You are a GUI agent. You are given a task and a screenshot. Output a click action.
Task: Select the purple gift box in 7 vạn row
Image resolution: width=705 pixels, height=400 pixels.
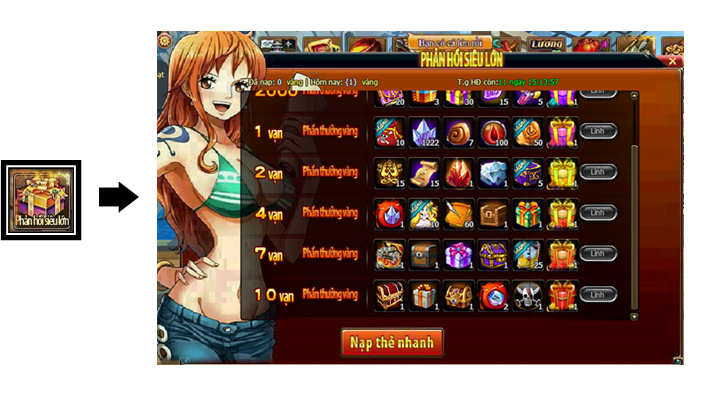pyautogui.click(x=459, y=254)
